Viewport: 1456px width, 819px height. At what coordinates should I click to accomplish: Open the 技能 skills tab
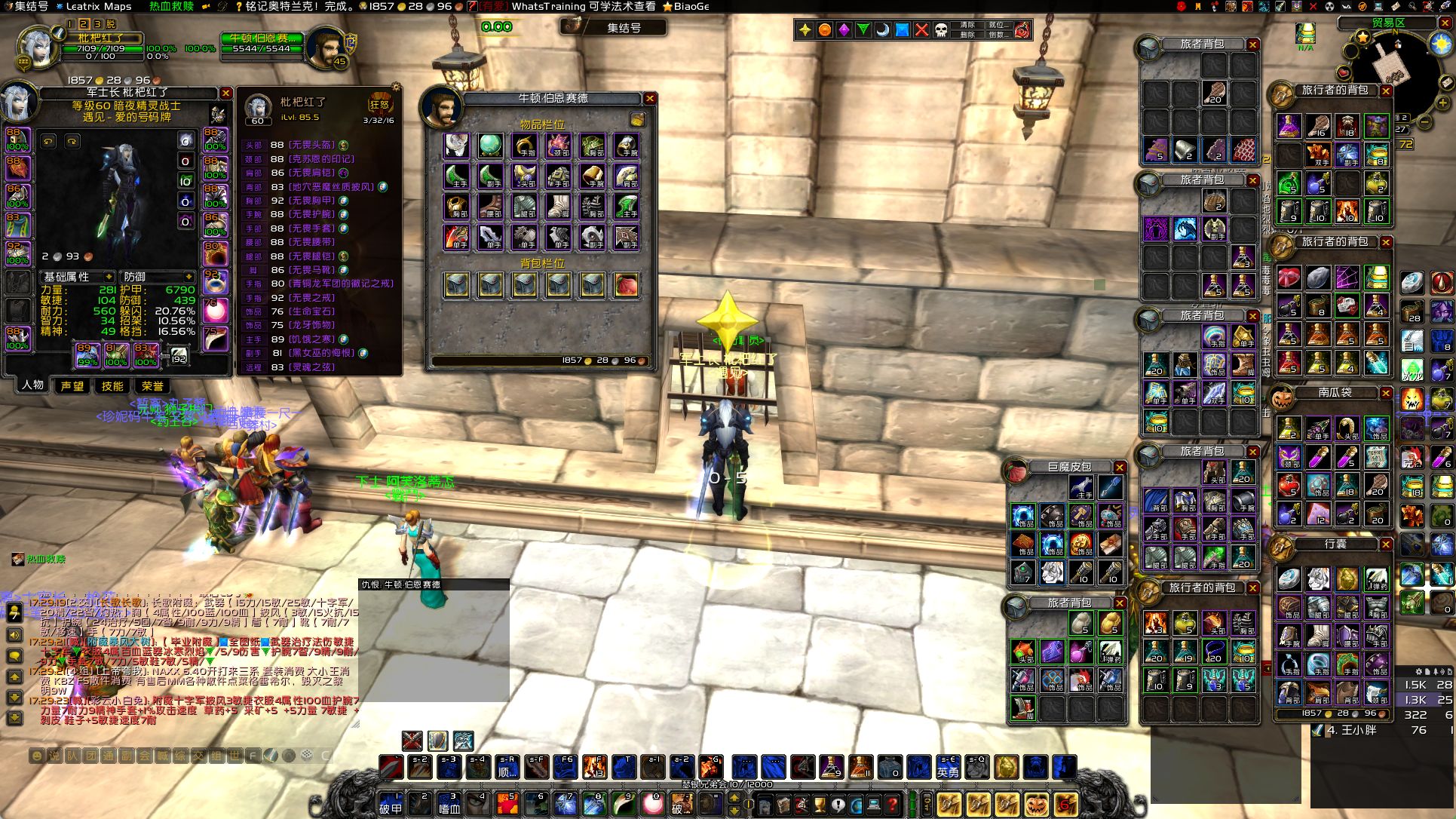tap(112, 386)
